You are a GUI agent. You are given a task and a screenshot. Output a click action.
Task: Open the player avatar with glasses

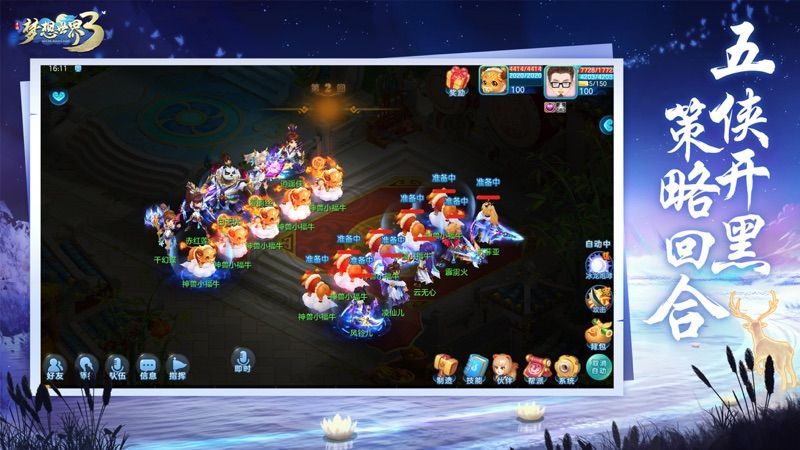[x=559, y=83]
